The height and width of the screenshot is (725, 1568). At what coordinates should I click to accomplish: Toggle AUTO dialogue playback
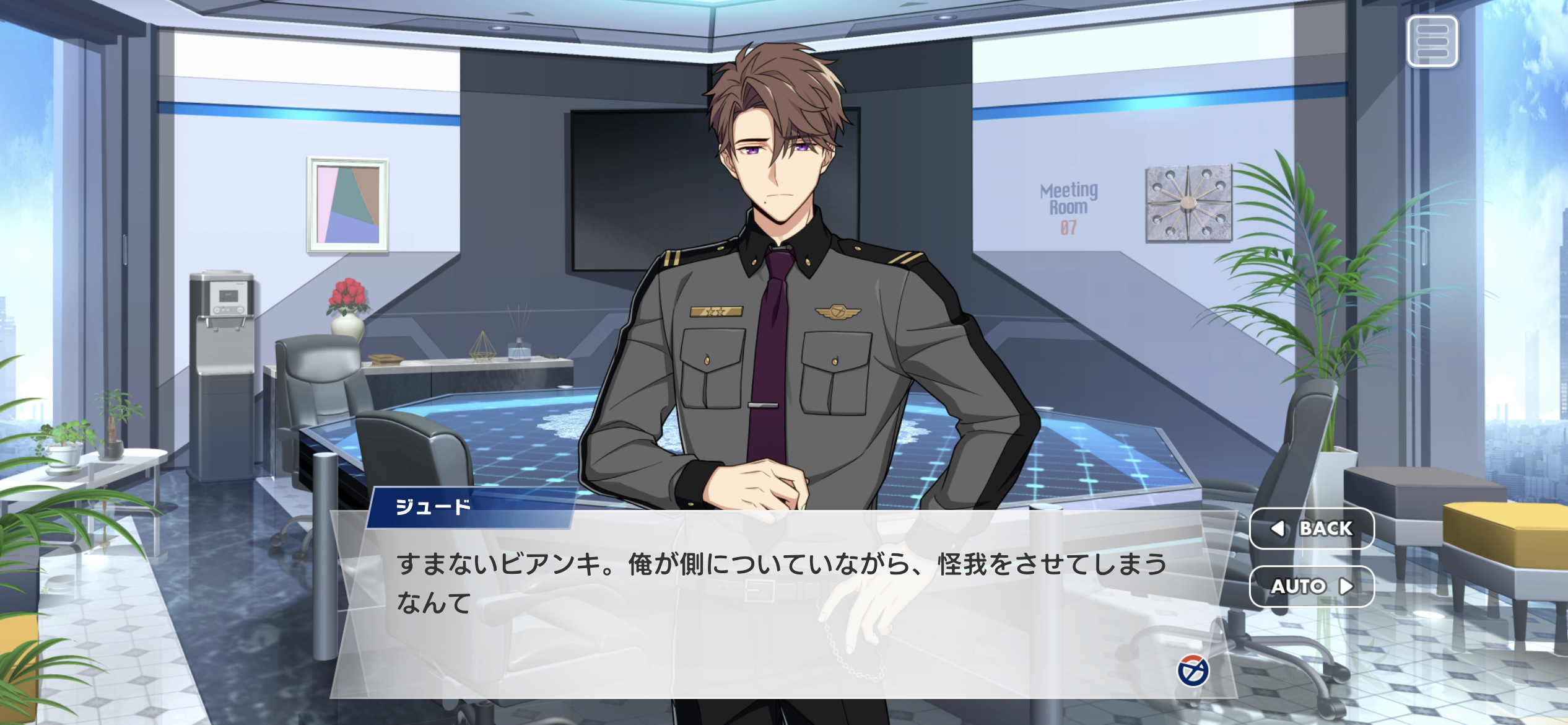click(x=1312, y=586)
